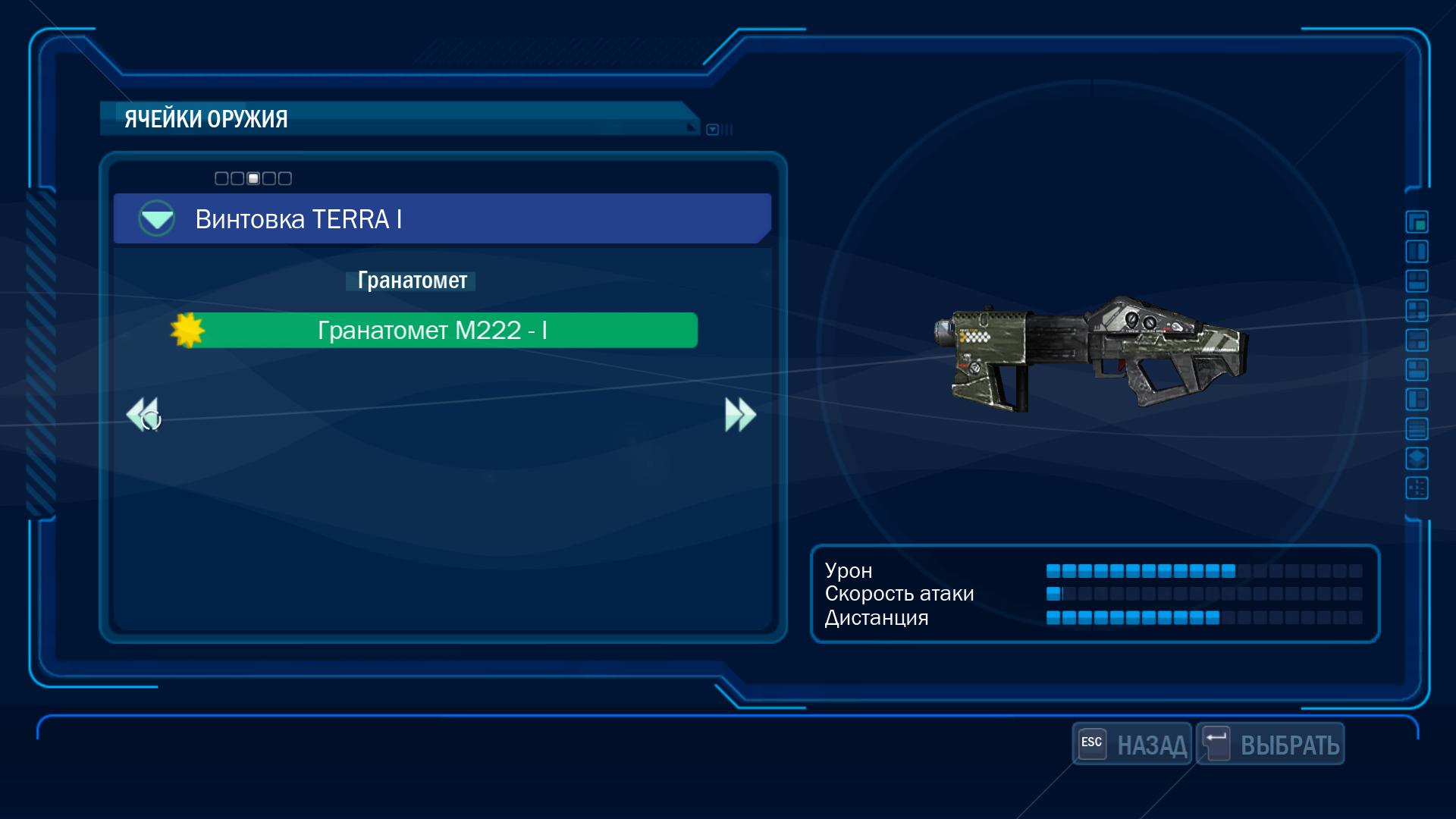This screenshot has width=1456, height=819.
Task: Select Гранатомет M222 - I weapon
Action: click(432, 331)
